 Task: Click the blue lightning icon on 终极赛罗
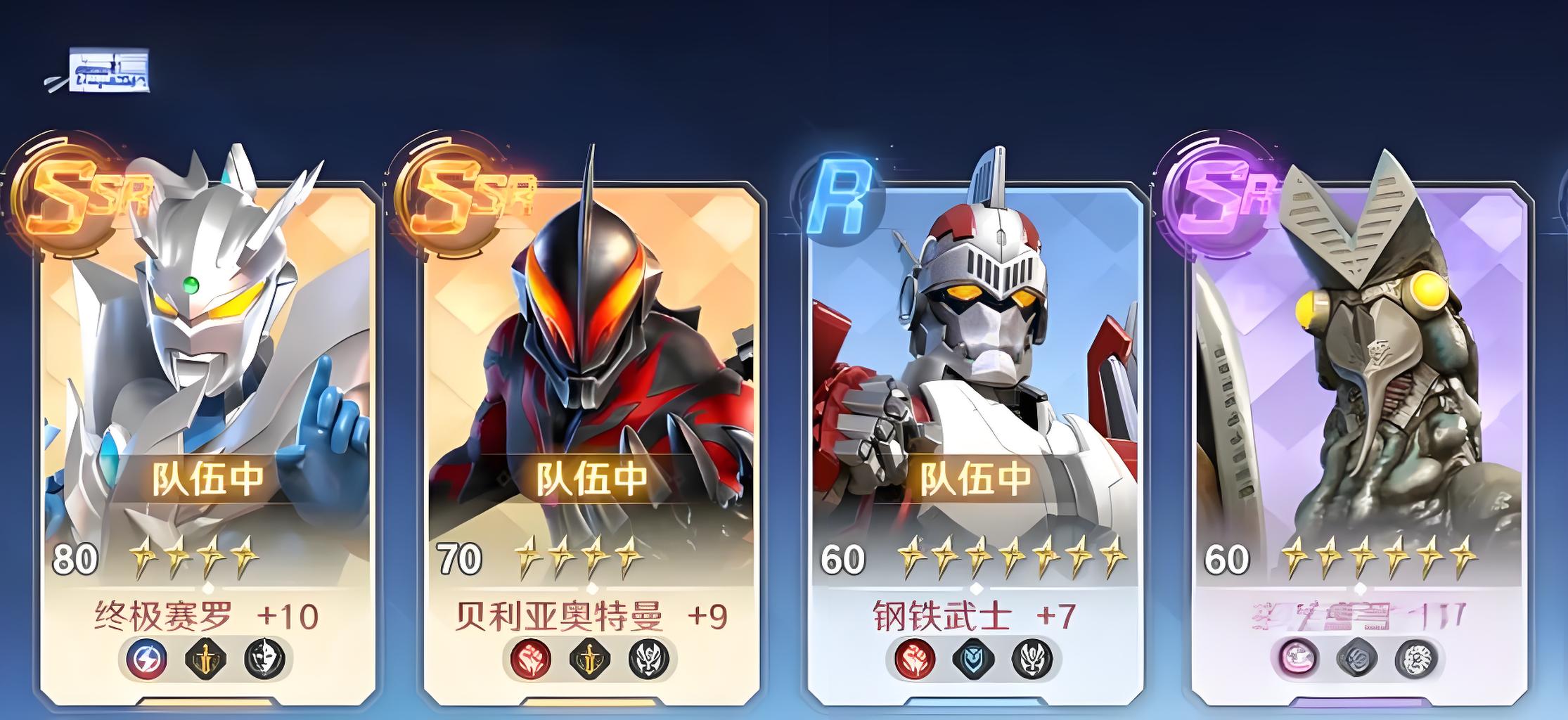[x=147, y=660]
